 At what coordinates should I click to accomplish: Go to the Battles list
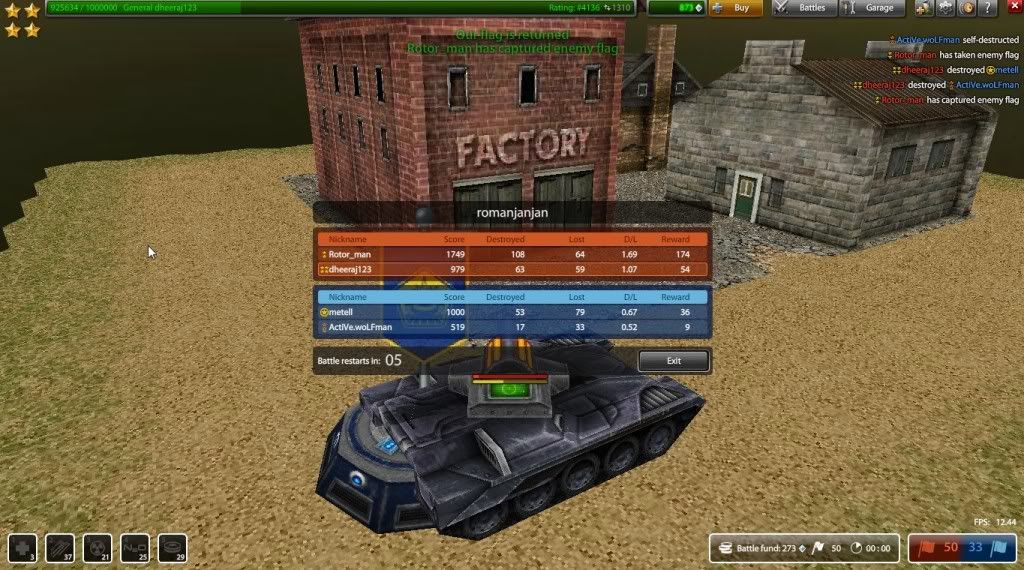click(x=803, y=8)
